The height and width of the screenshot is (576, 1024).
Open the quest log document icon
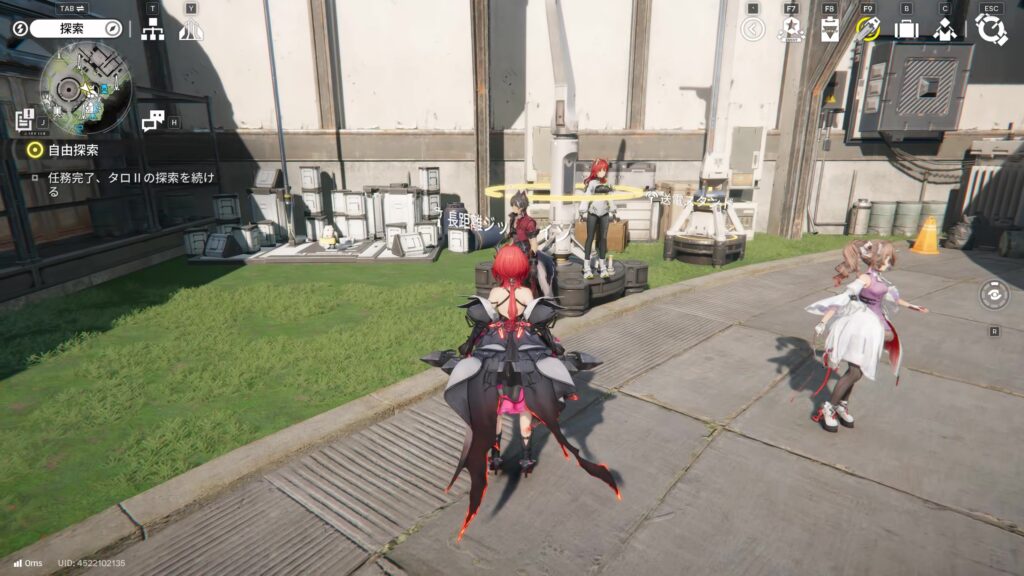point(25,119)
